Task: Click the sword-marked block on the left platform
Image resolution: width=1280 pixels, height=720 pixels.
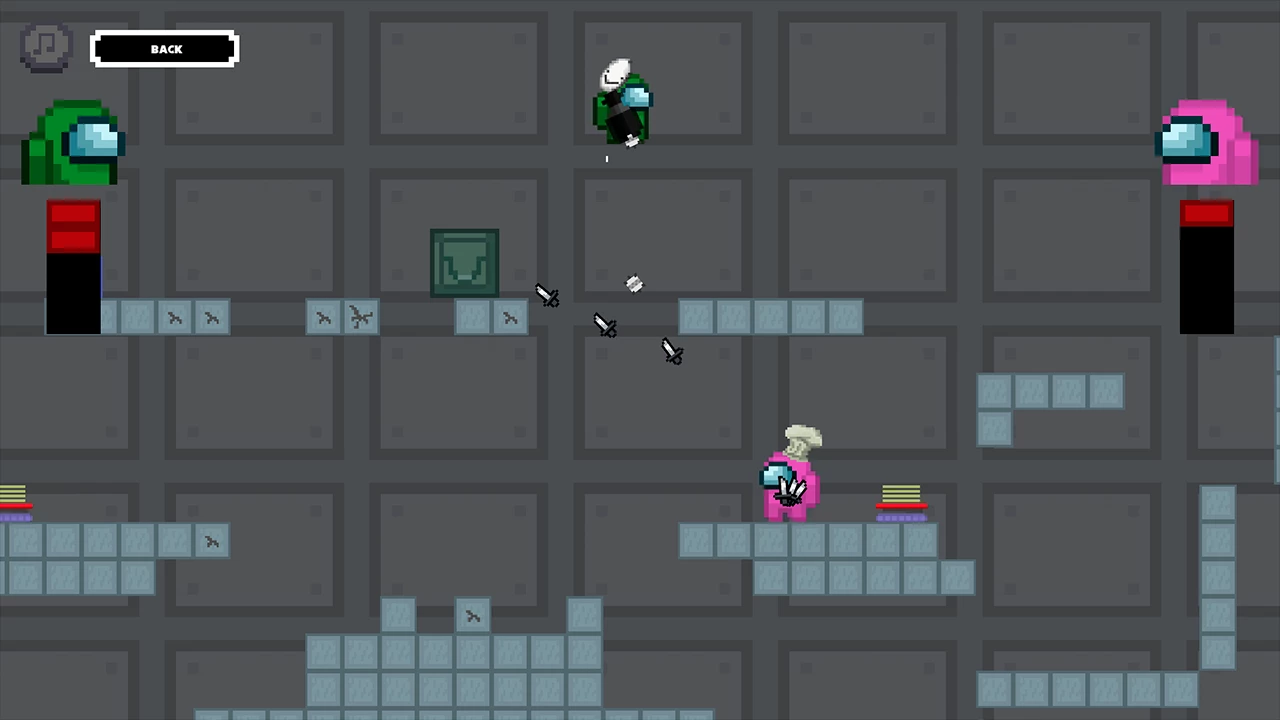Action: click(x=175, y=317)
